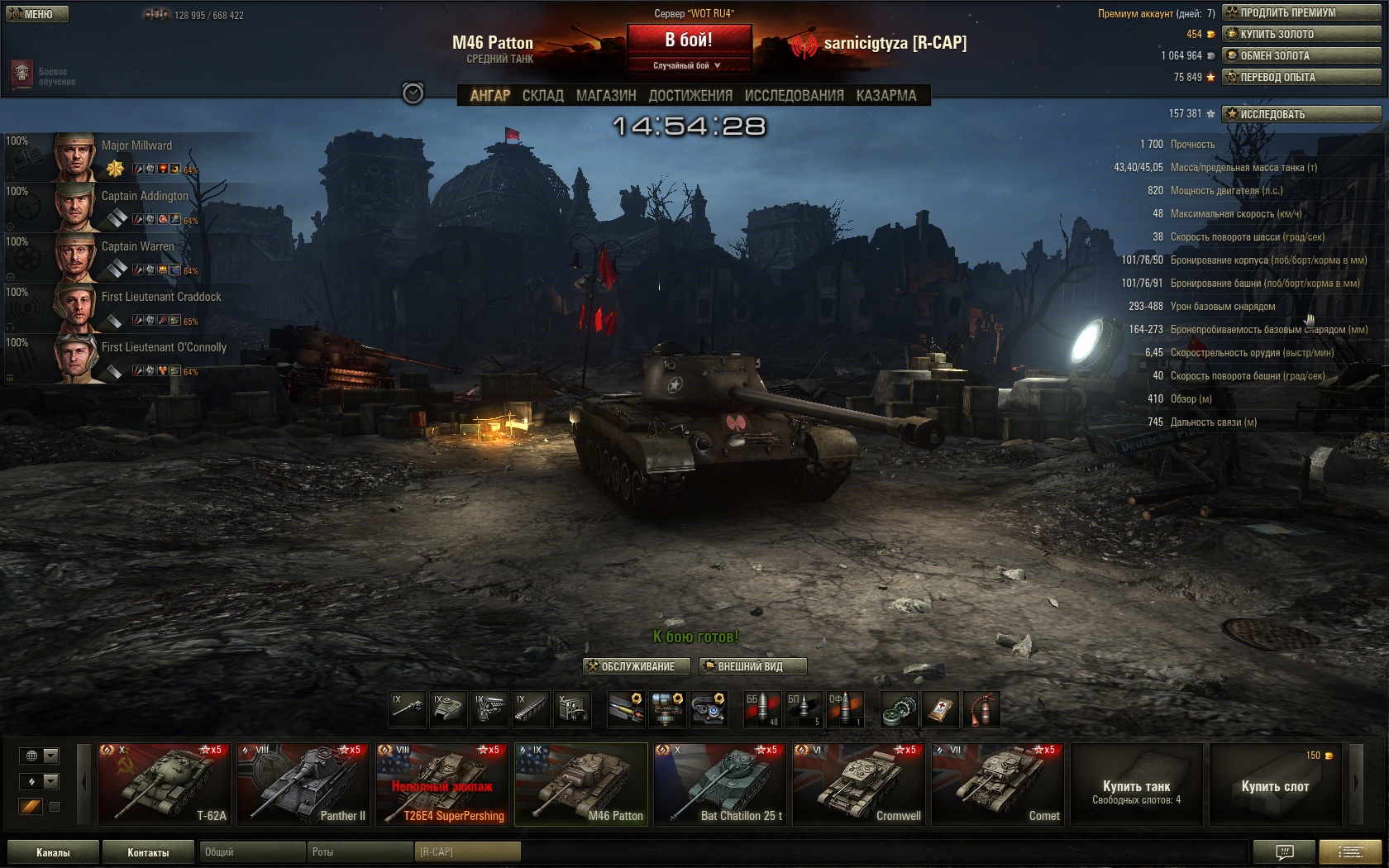Image resolution: width=1389 pixels, height=868 pixels.
Task: Click the Купить танк slot
Action: (1136, 784)
